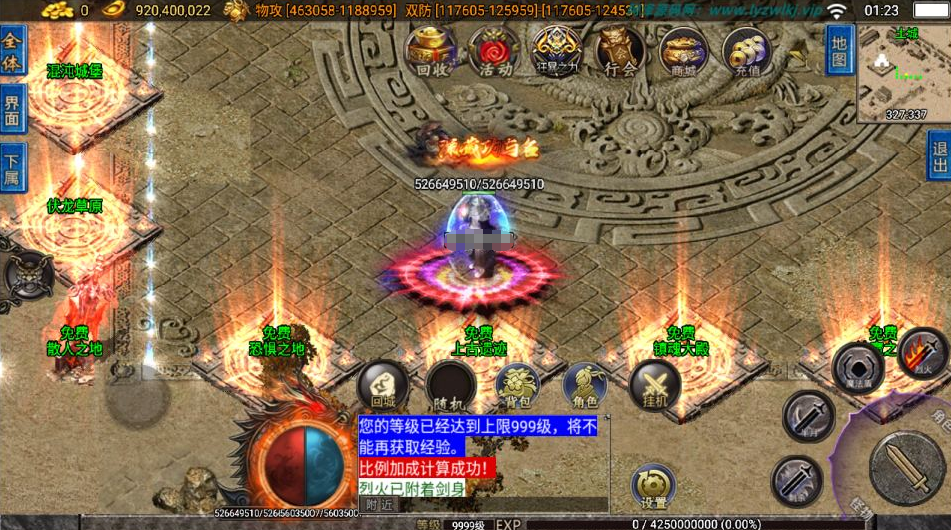The width and height of the screenshot is (951, 530).
Task: Open the 角色 character sheet
Action: (x=585, y=385)
